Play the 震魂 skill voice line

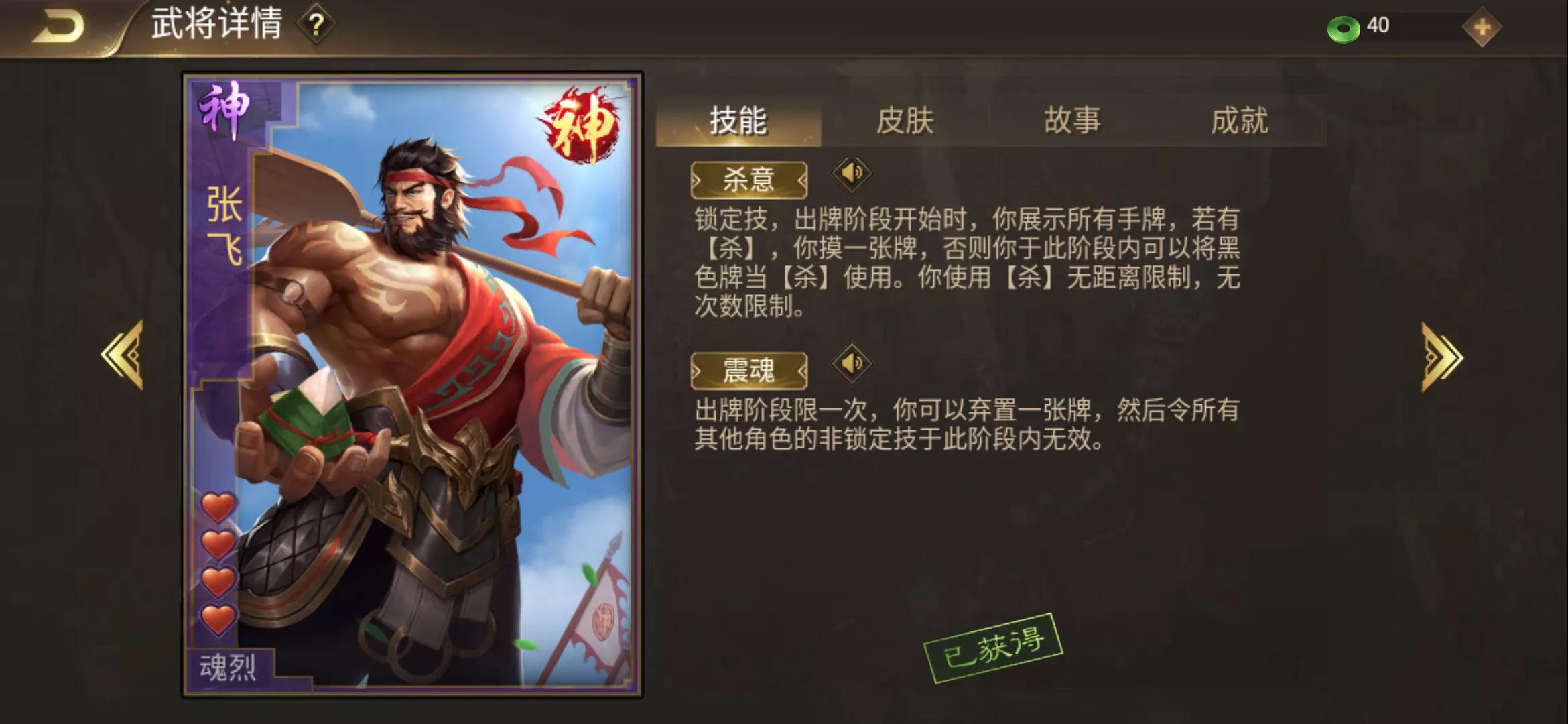[x=852, y=364]
